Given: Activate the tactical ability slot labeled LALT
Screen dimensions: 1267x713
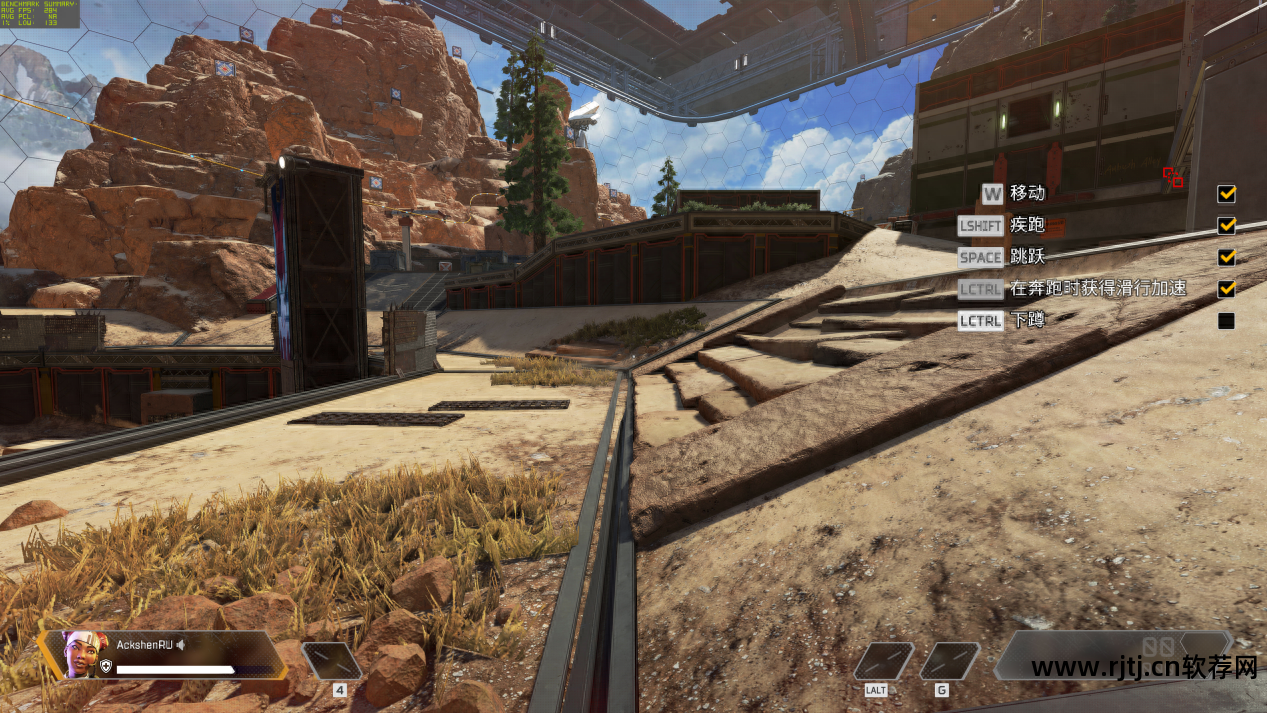Looking at the screenshot, I should tap(883, 661).
